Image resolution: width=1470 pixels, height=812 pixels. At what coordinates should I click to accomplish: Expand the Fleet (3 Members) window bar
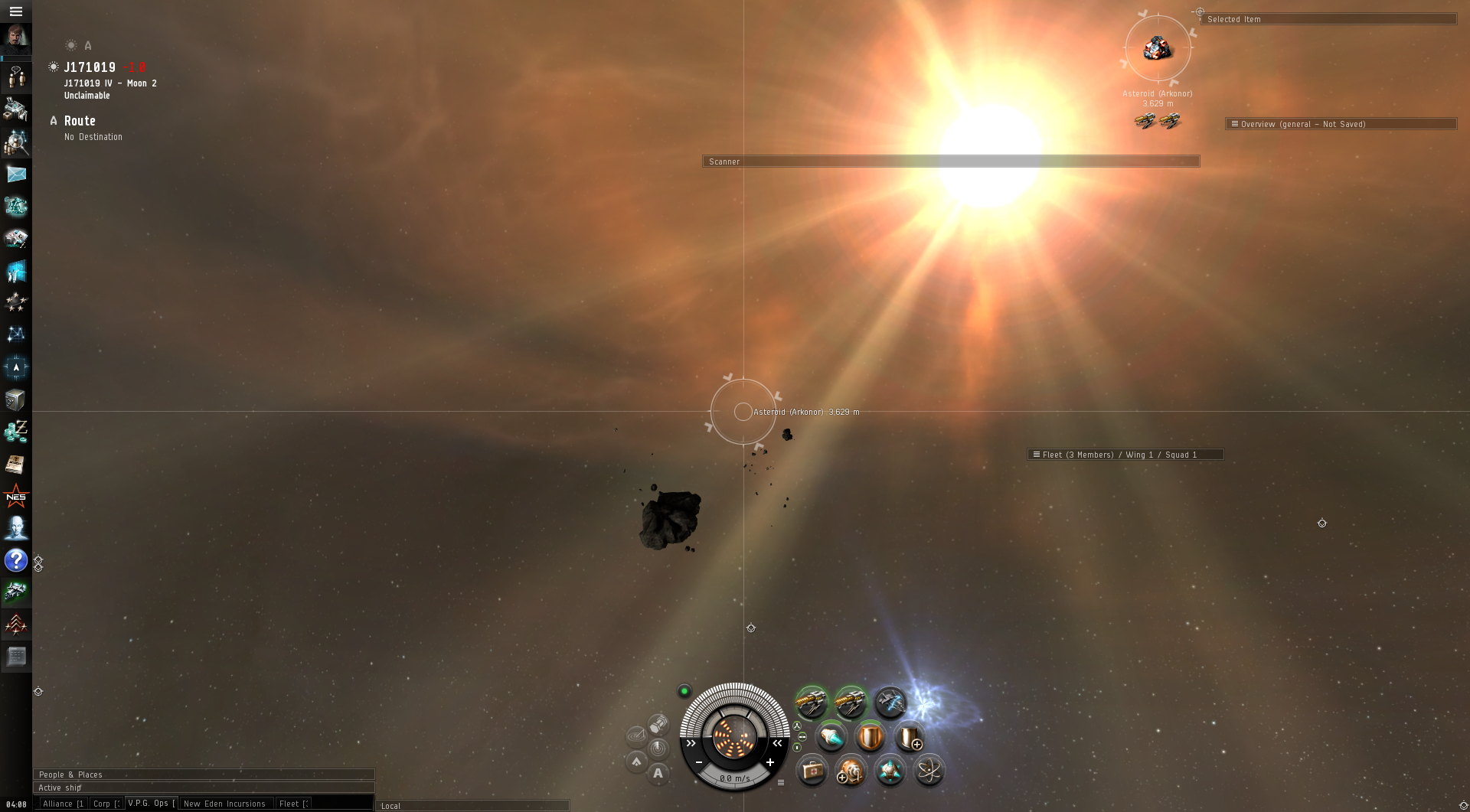pyautogui.click(x=1124, y=455)
